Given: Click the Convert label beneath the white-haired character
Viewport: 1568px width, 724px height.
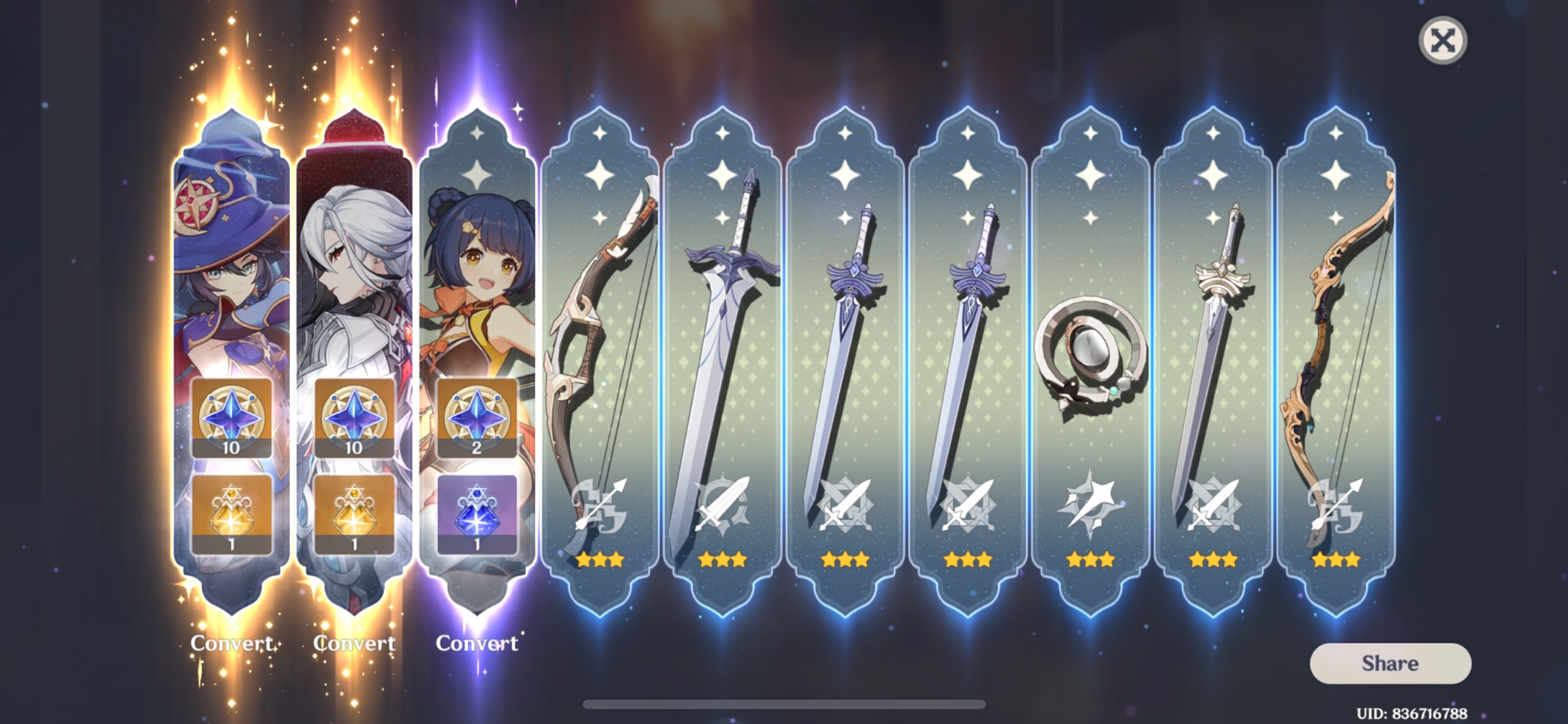Looking at the screenshot, I should click(354, 643).
